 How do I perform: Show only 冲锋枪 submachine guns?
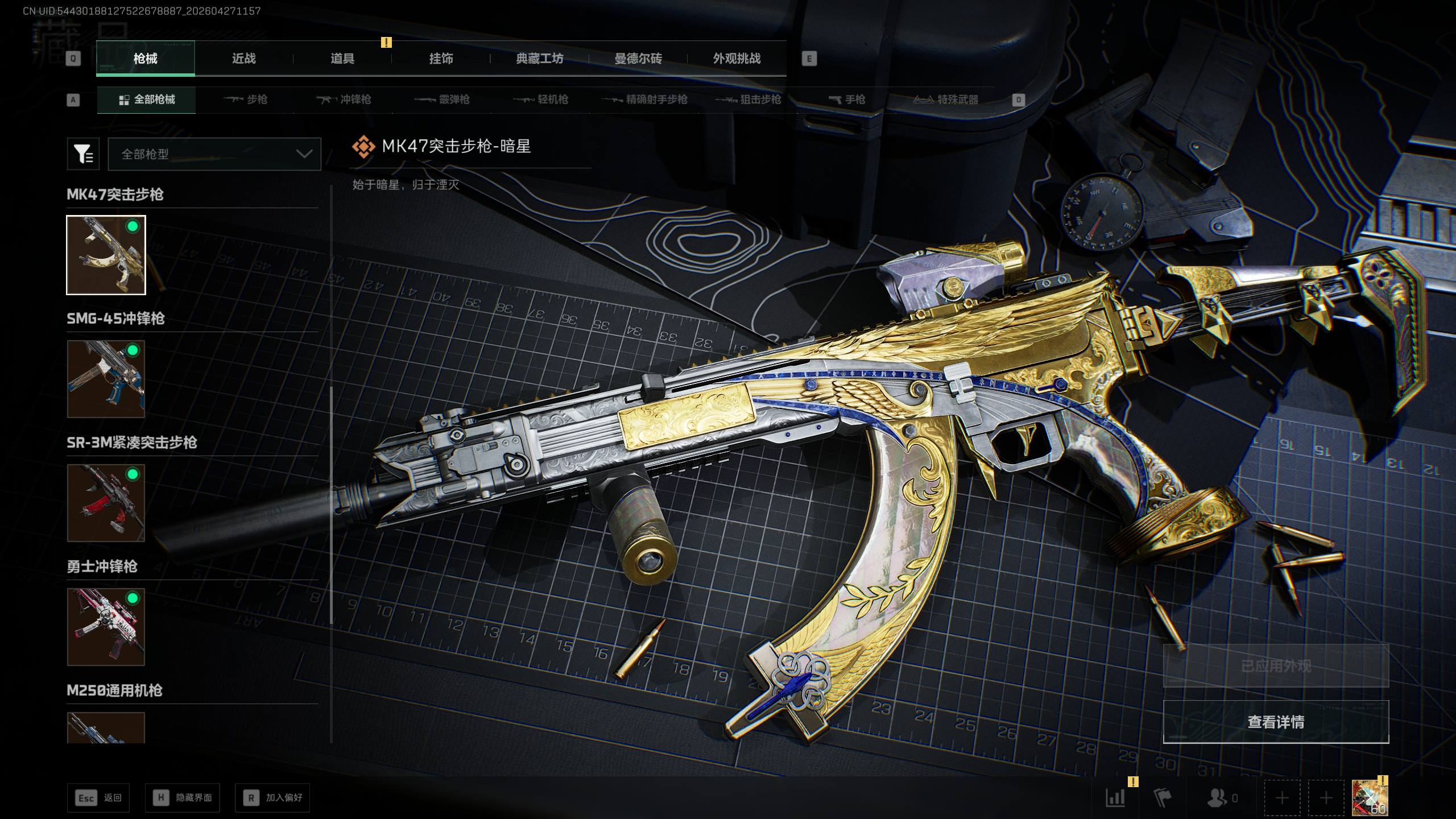[x=344, y=100]
